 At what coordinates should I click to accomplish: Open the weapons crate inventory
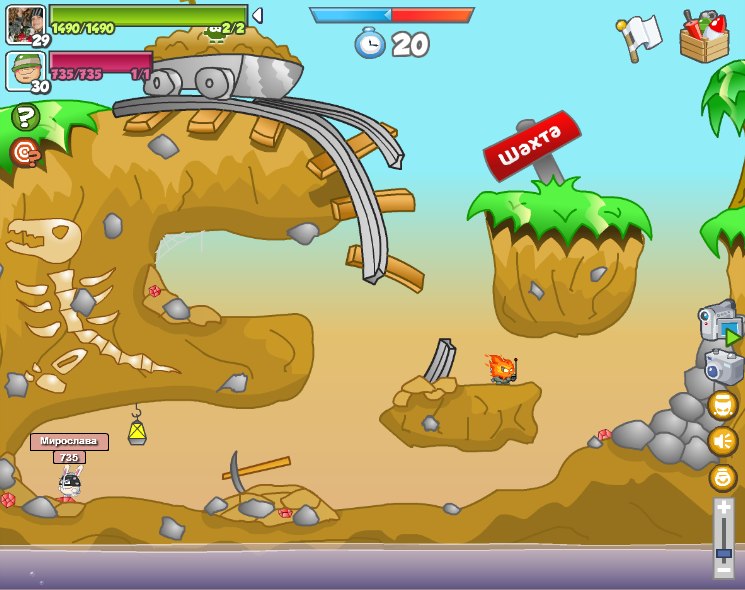pyautogui.click(x=703, y=36)
